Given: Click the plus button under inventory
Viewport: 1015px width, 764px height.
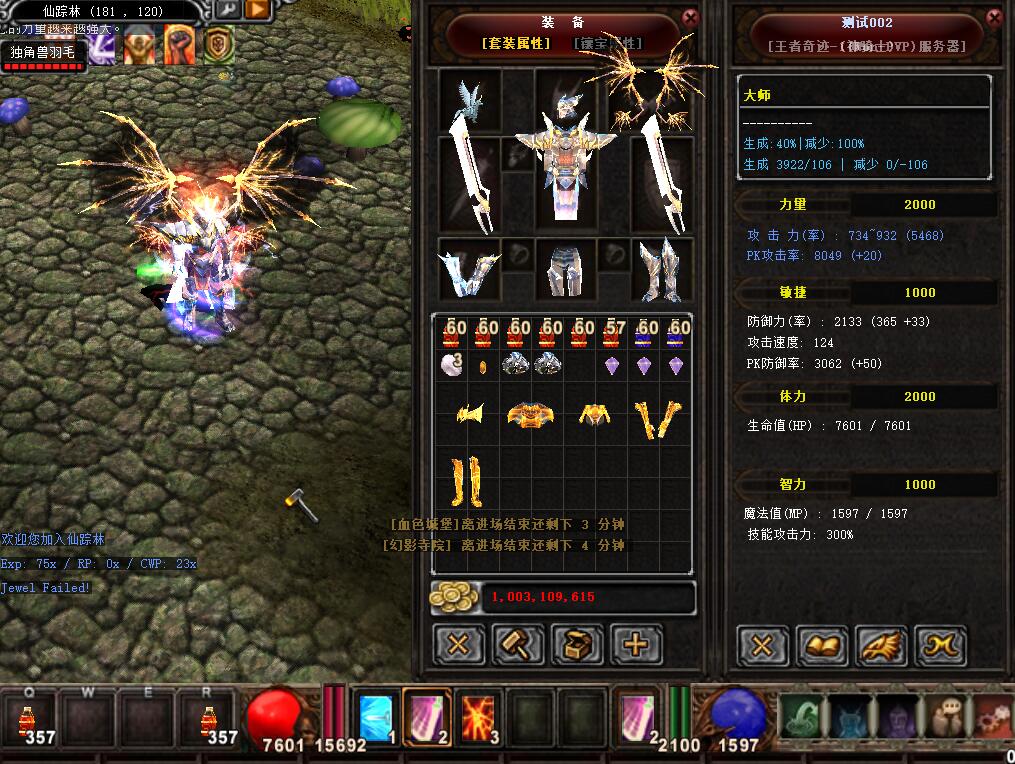Looking at the screenshot, I should [x=636, y=645].
